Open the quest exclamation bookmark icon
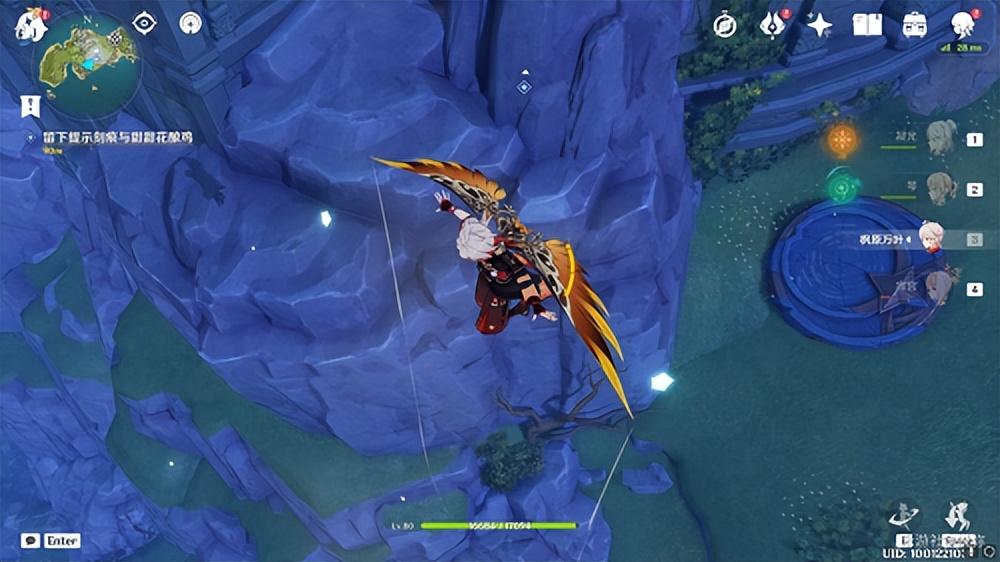The width and height of the screenshot is (1000, 562). point(30,105)
